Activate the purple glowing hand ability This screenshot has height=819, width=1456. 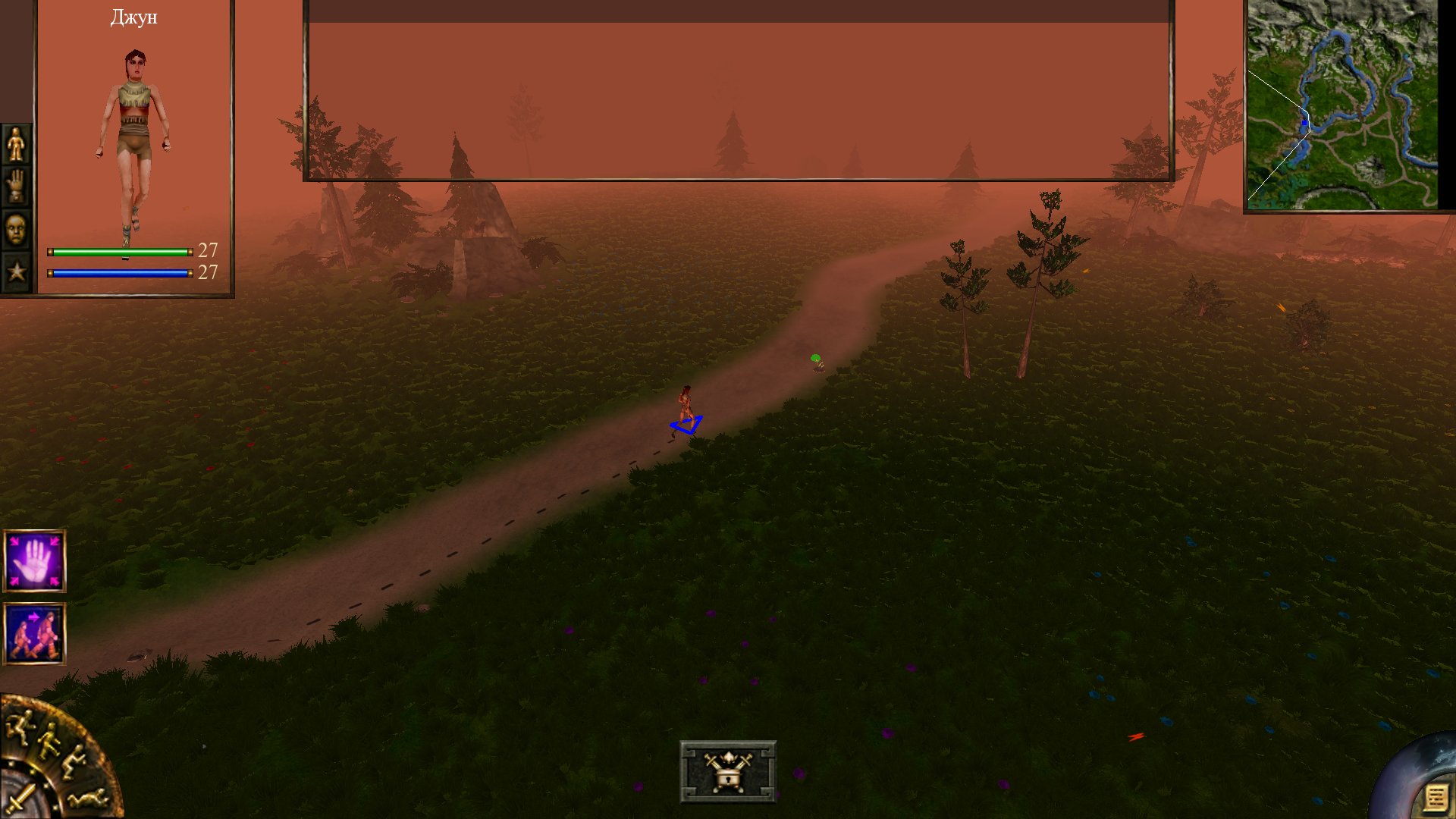click(34, 561)
